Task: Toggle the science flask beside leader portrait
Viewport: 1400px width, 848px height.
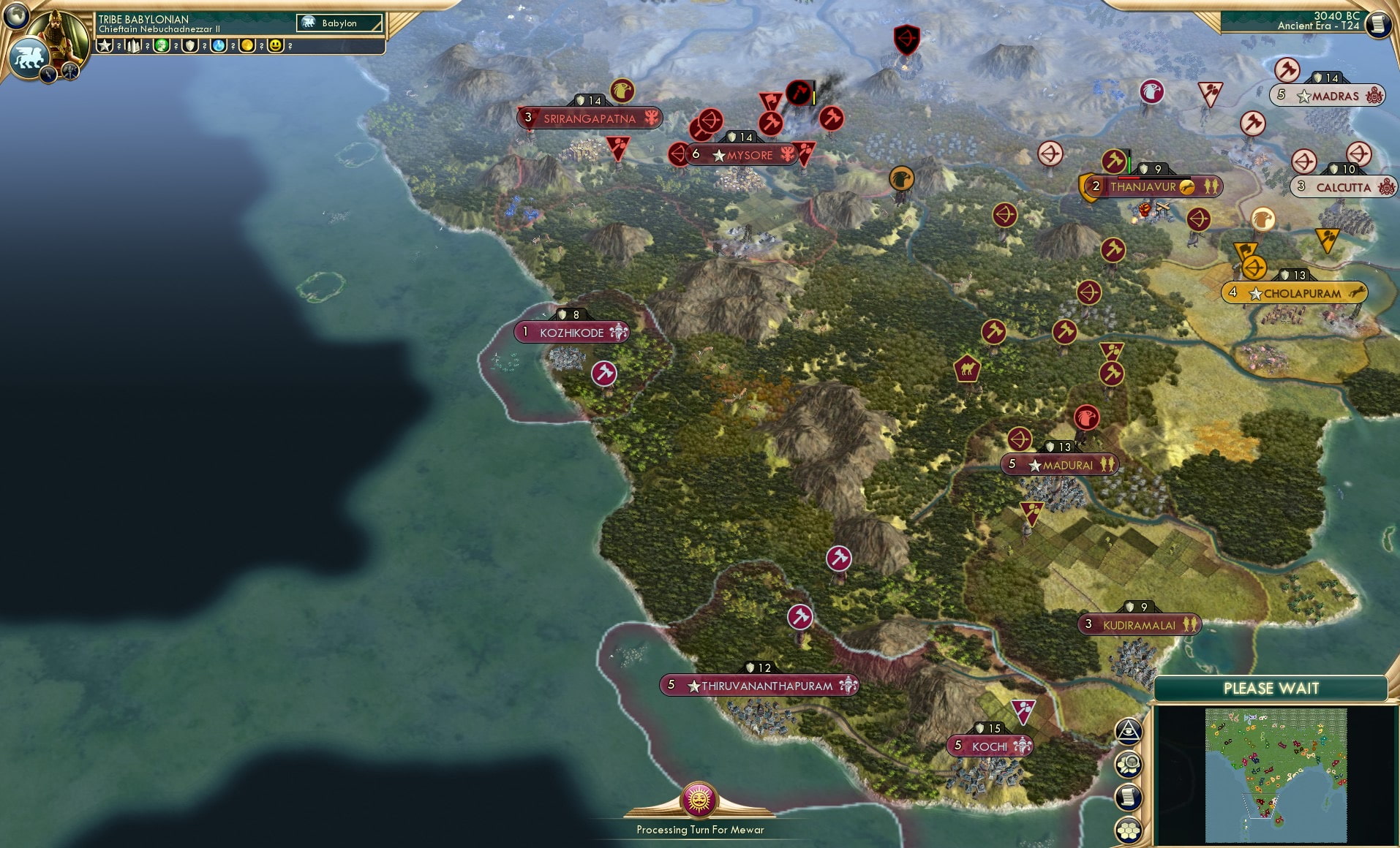Action: coord(217,45)
